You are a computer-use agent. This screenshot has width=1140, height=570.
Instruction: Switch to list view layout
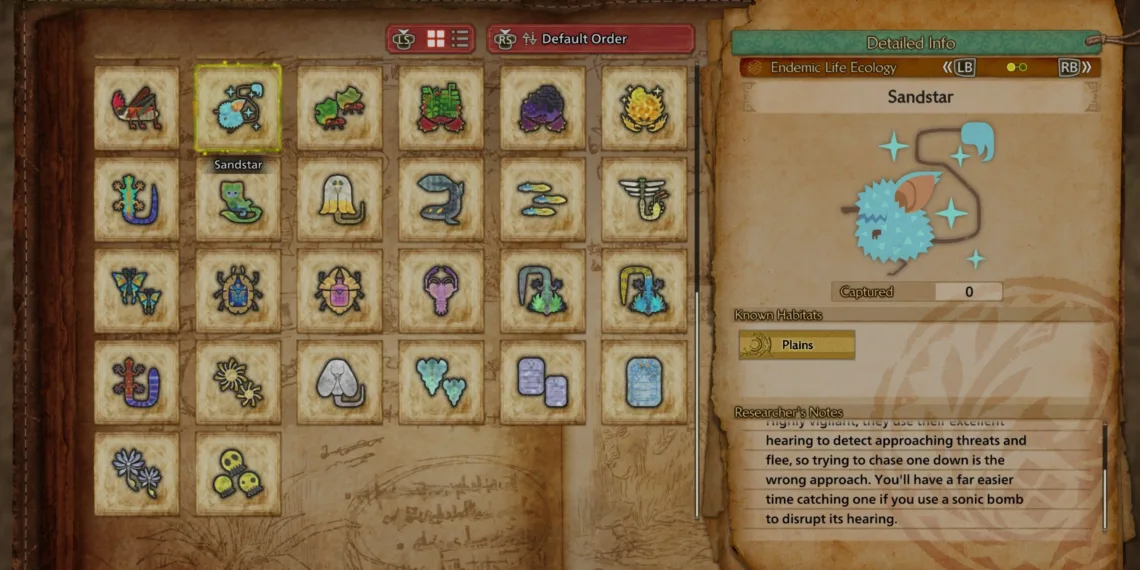click(x=460, y=39)
